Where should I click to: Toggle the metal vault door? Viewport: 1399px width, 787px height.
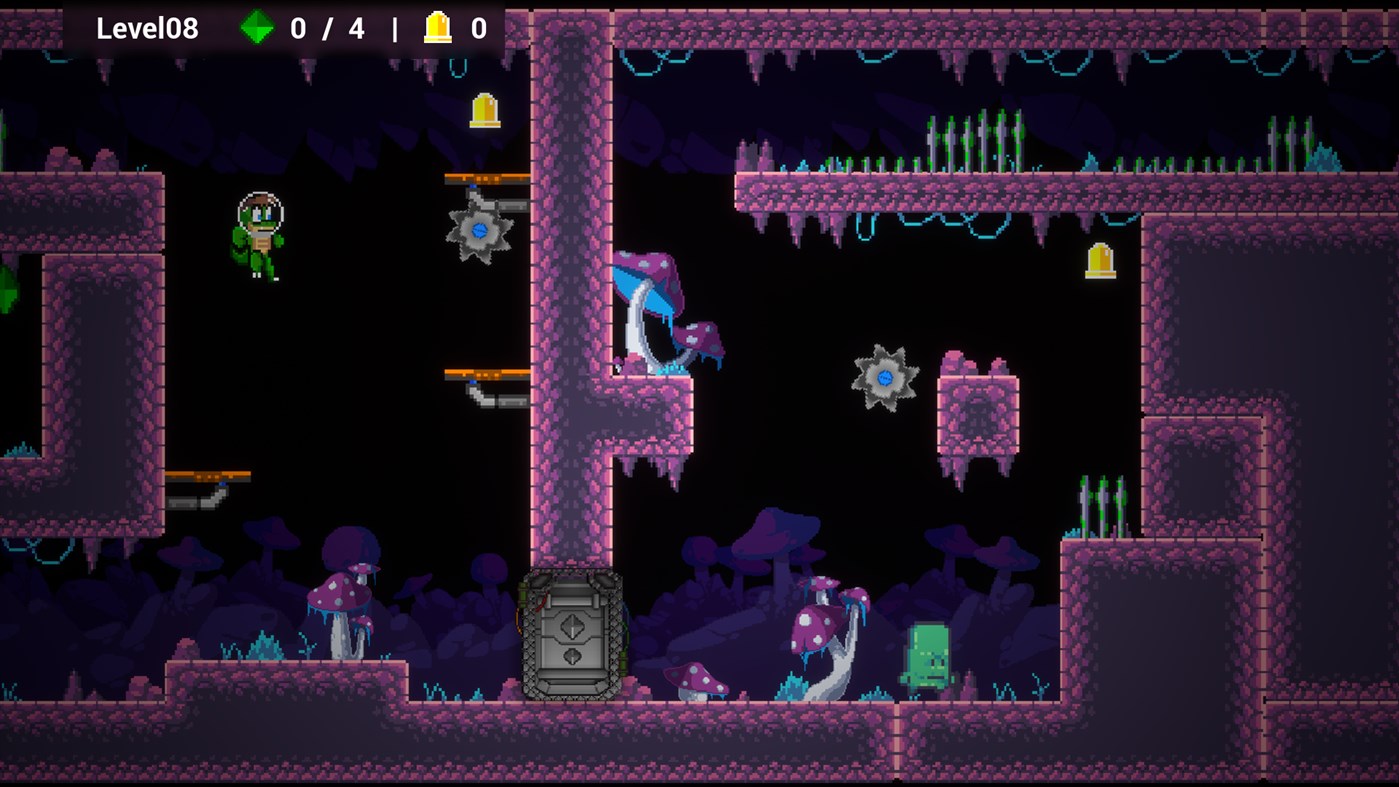click(x=572, y=635)
